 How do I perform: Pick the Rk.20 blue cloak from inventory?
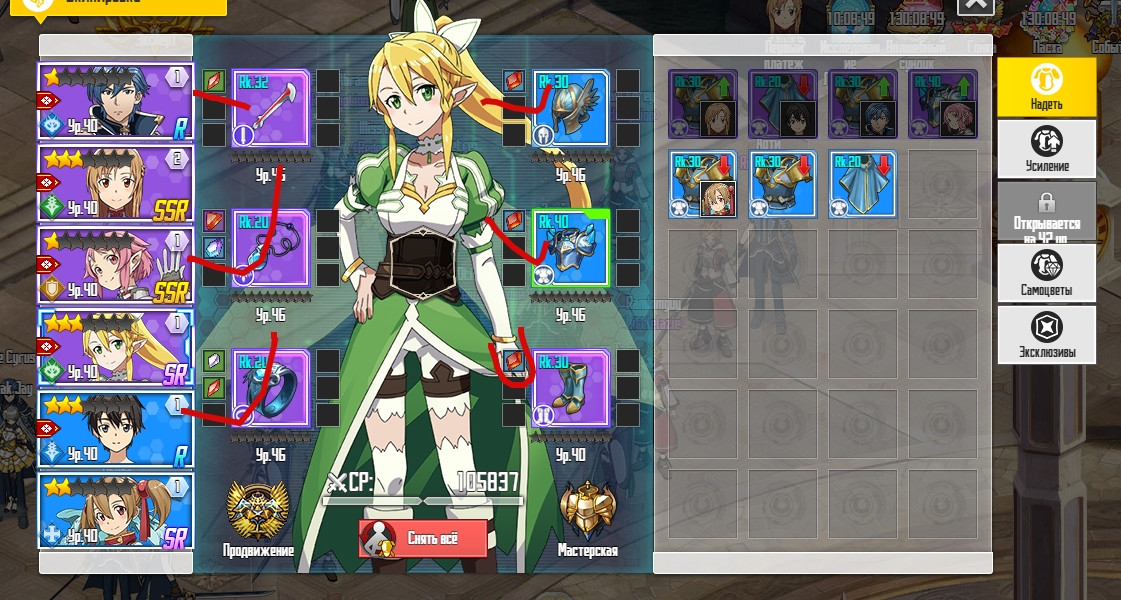862,184
